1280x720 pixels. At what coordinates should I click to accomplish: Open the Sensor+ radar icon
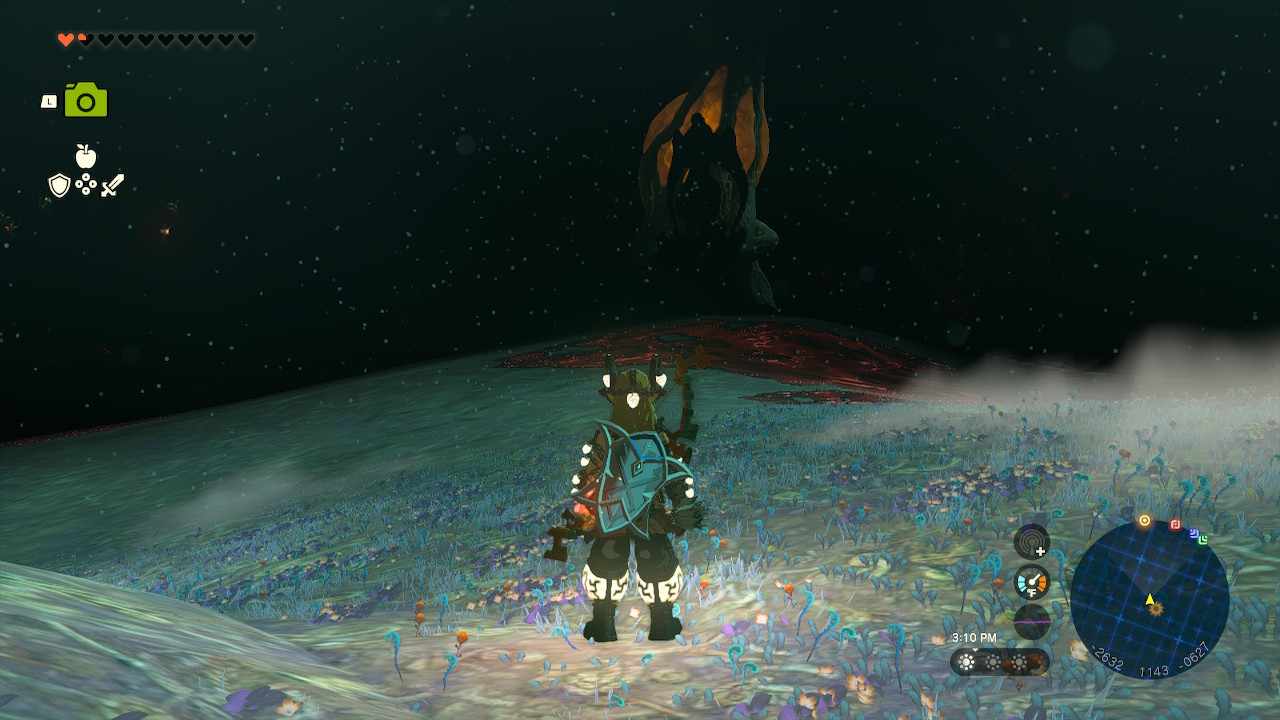tap(1031, 542)
